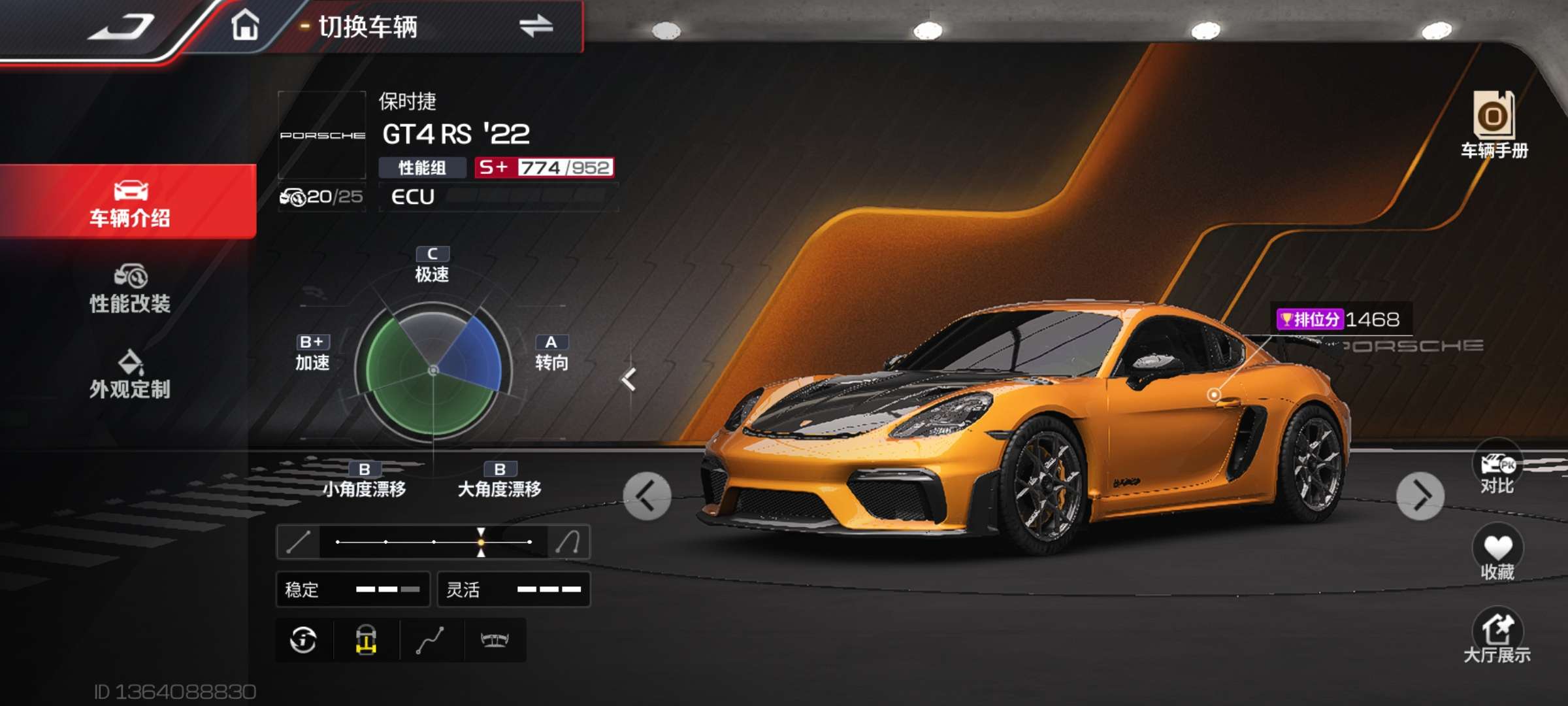Show the previous car with left arrow

tap(647, 496)
